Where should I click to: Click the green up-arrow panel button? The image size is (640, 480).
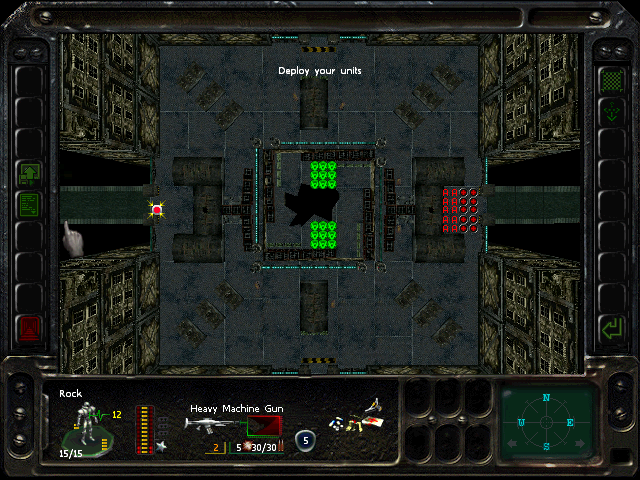(x=29, y=174)
